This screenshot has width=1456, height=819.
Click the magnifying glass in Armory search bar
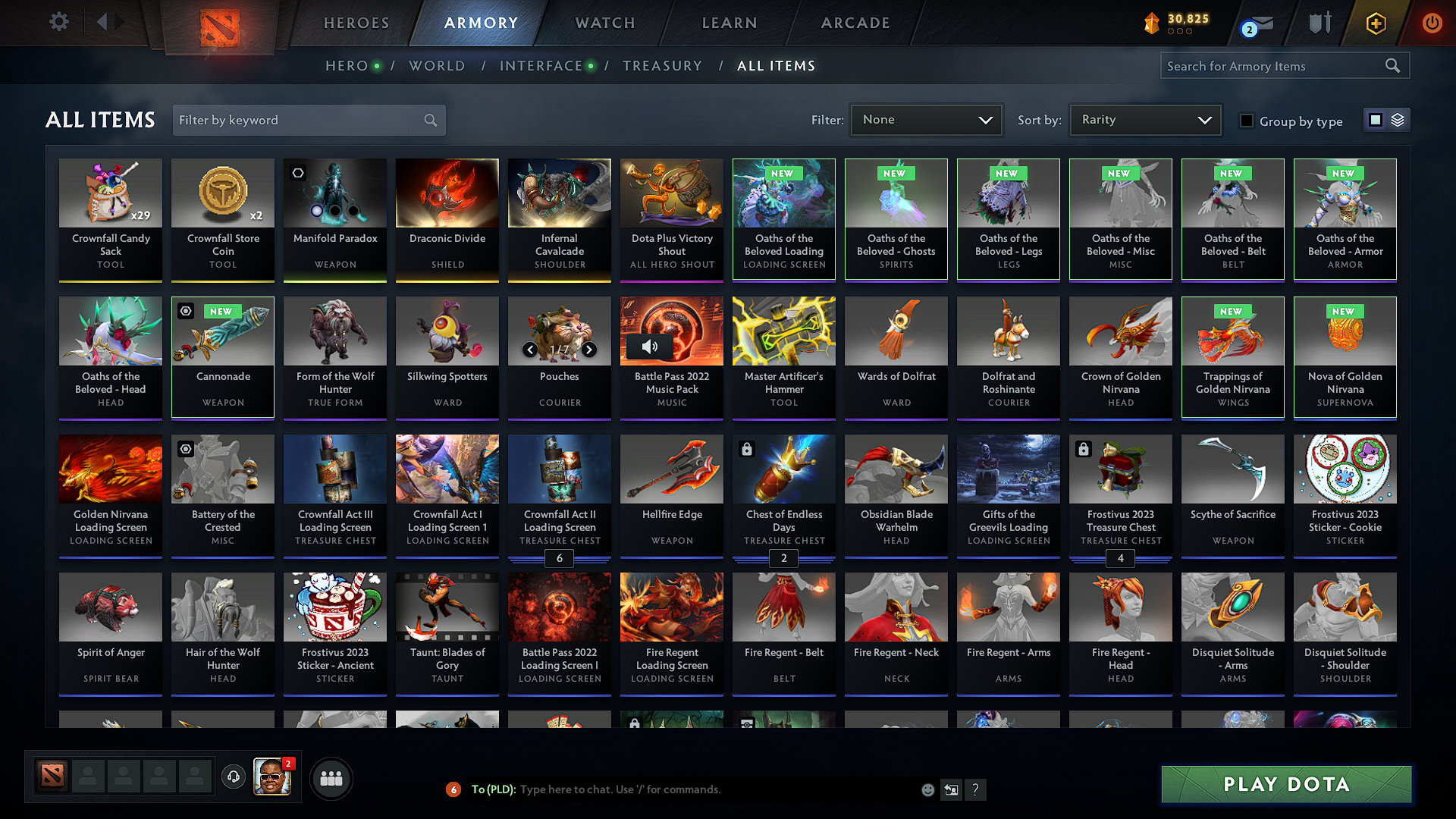pyautogui.click(x=1393, y=65)
